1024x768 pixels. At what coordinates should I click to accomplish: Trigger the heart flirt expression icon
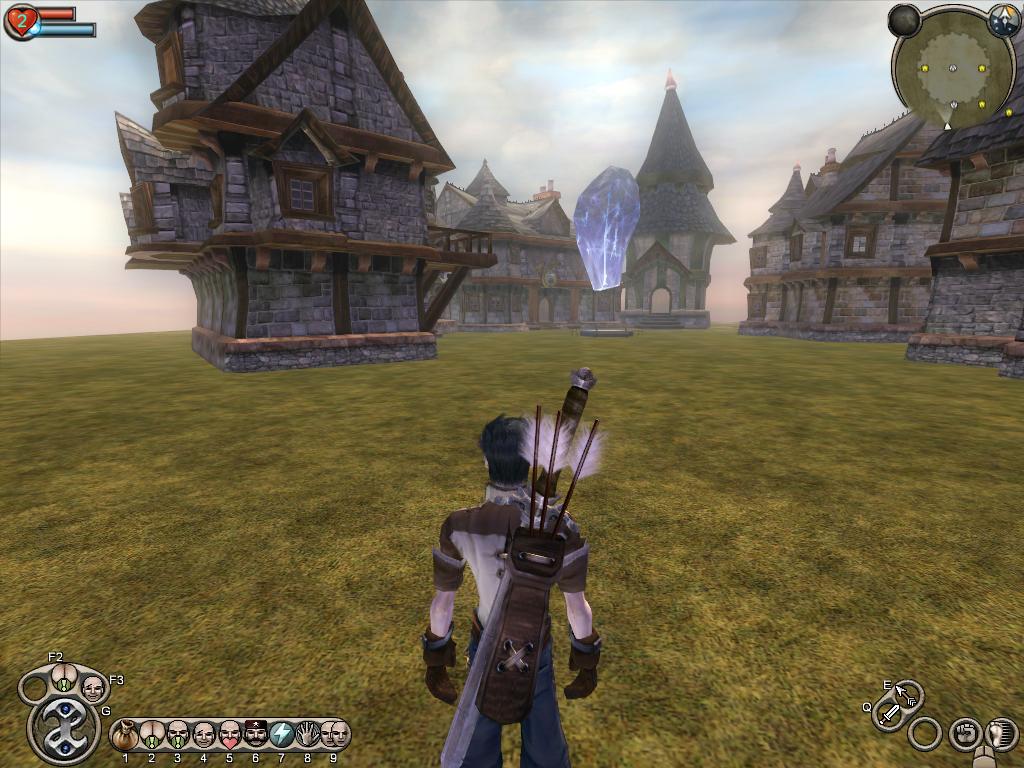click(230, 736)
